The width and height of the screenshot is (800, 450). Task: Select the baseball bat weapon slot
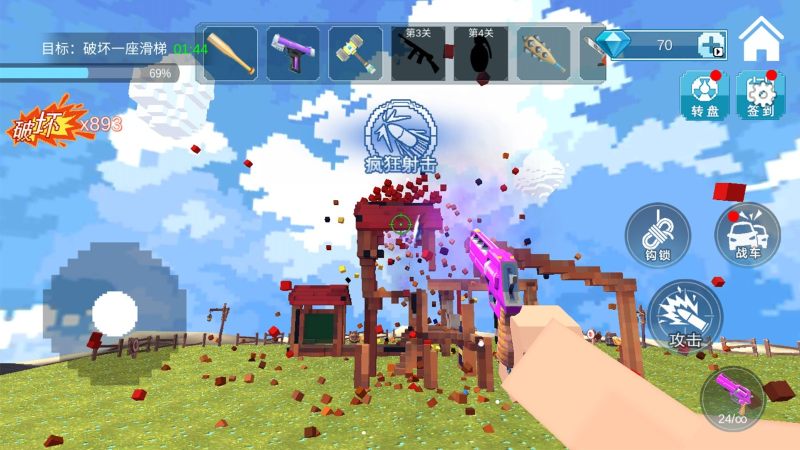pyautogui.click(x=231, y=53)
